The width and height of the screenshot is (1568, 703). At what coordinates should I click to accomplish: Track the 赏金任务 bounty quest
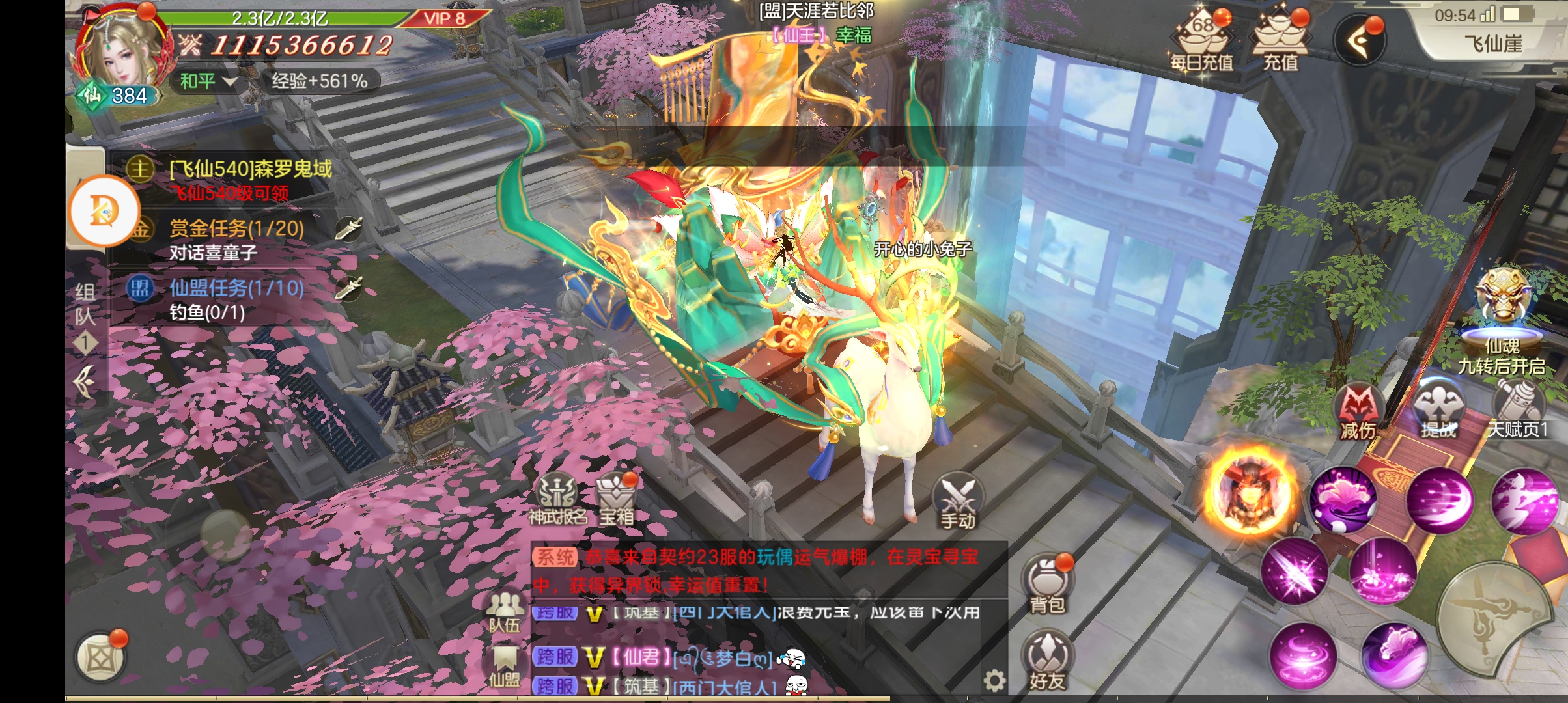click(x=236, y=229)
